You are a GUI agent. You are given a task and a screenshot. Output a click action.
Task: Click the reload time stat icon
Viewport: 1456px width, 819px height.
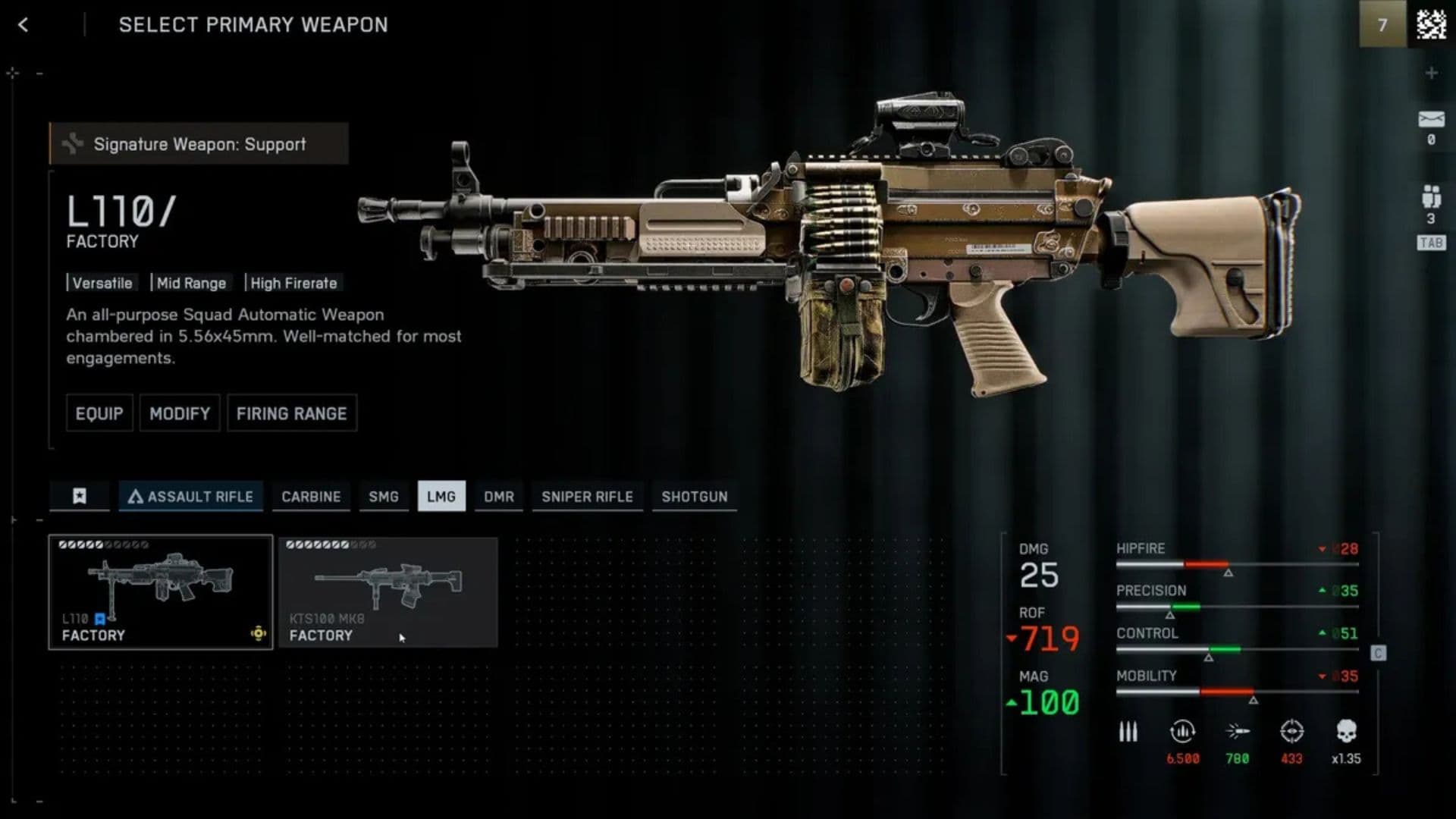point(1181,732)
